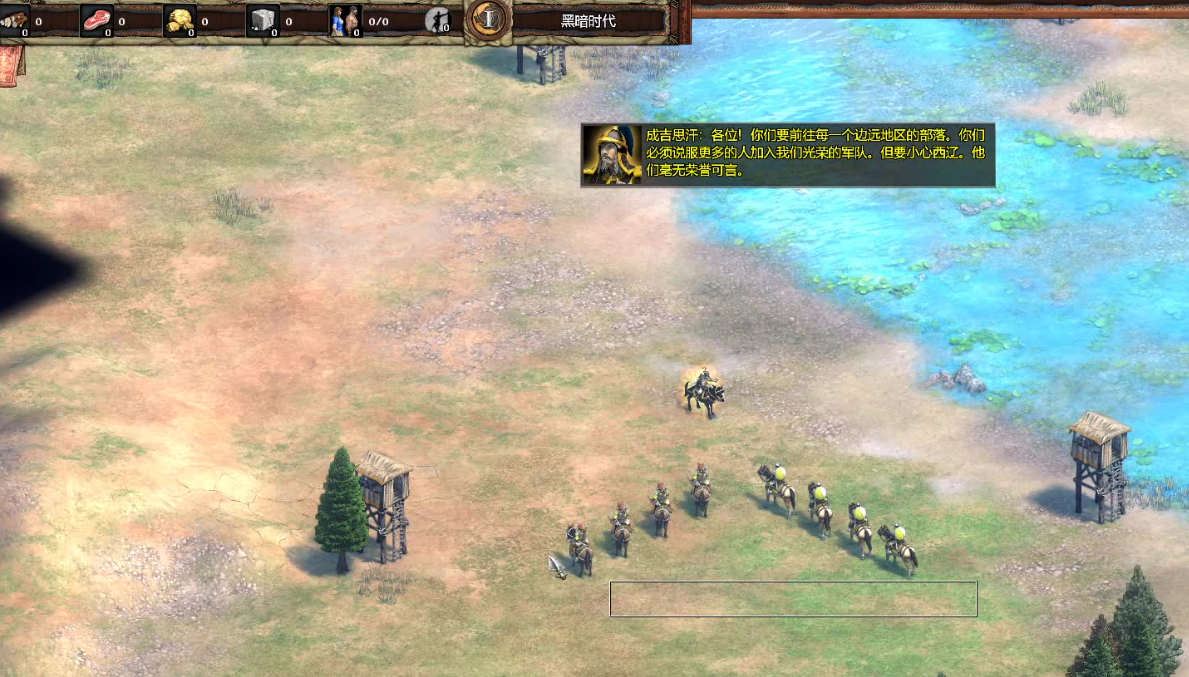The height and width of the screenshot is (677, 1189).
Task: Click the population villagers icon
Action: [x=345, y=20]
